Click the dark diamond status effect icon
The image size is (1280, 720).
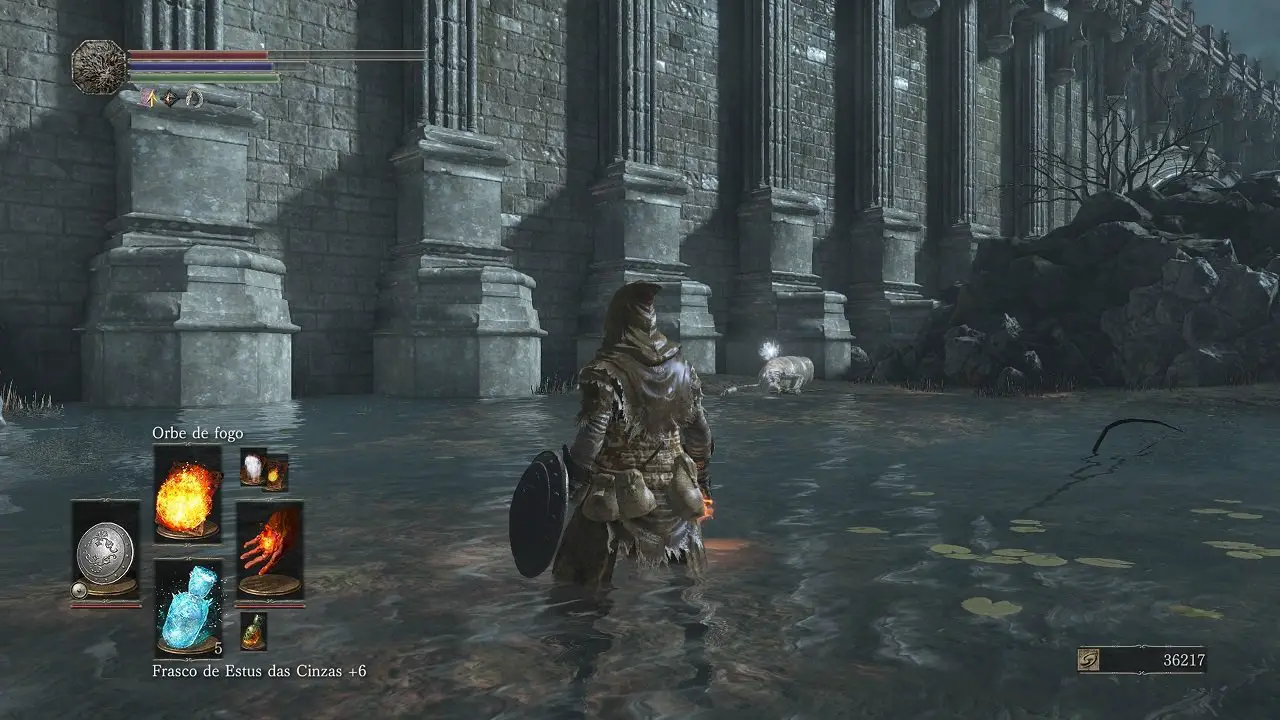171,98
